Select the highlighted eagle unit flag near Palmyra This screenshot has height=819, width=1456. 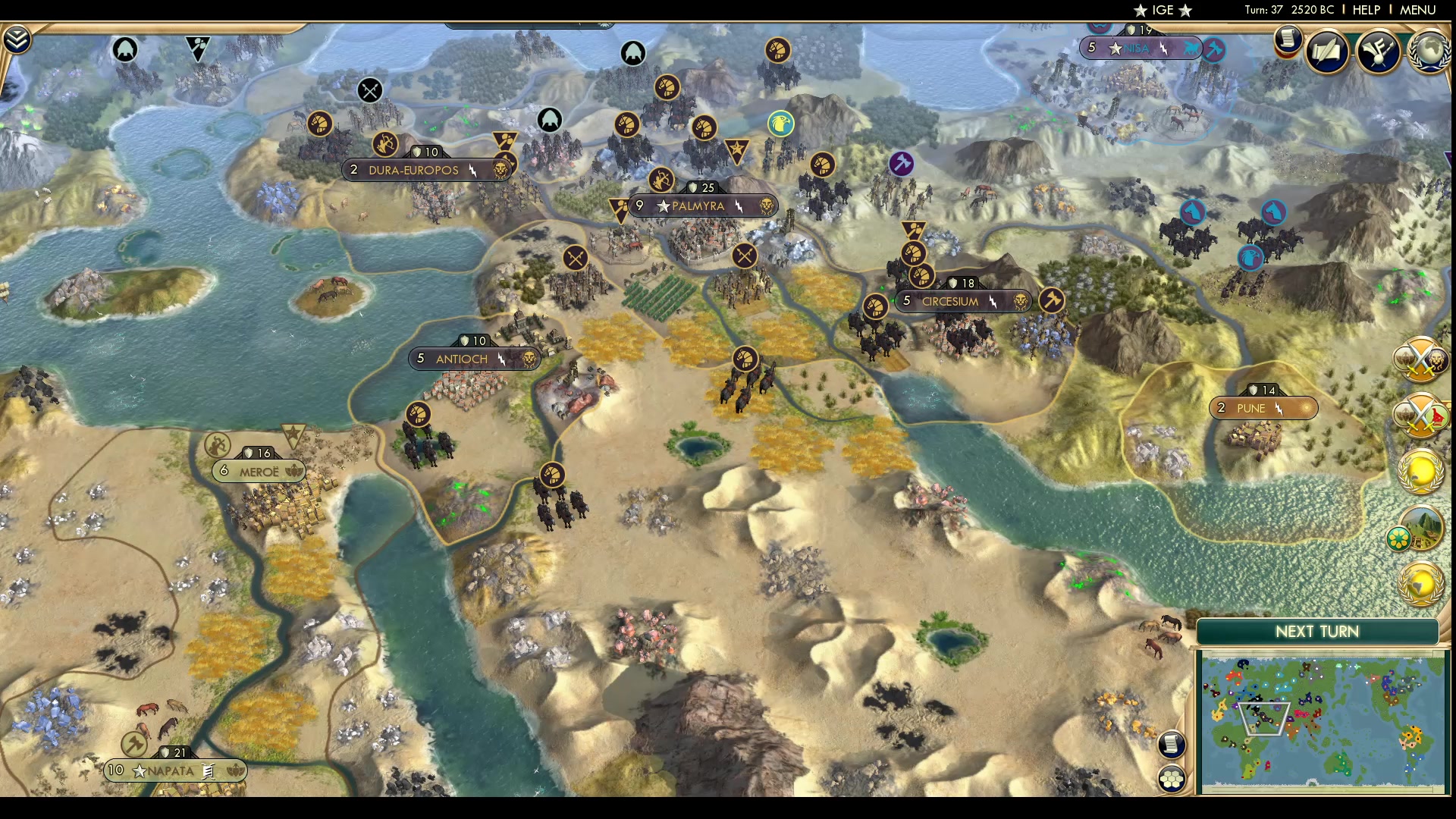click(x=780, y=124)
